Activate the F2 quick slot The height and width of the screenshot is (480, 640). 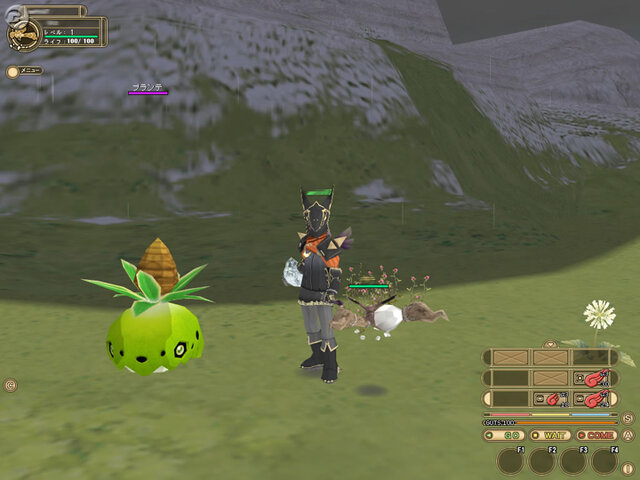coord(542,460)
